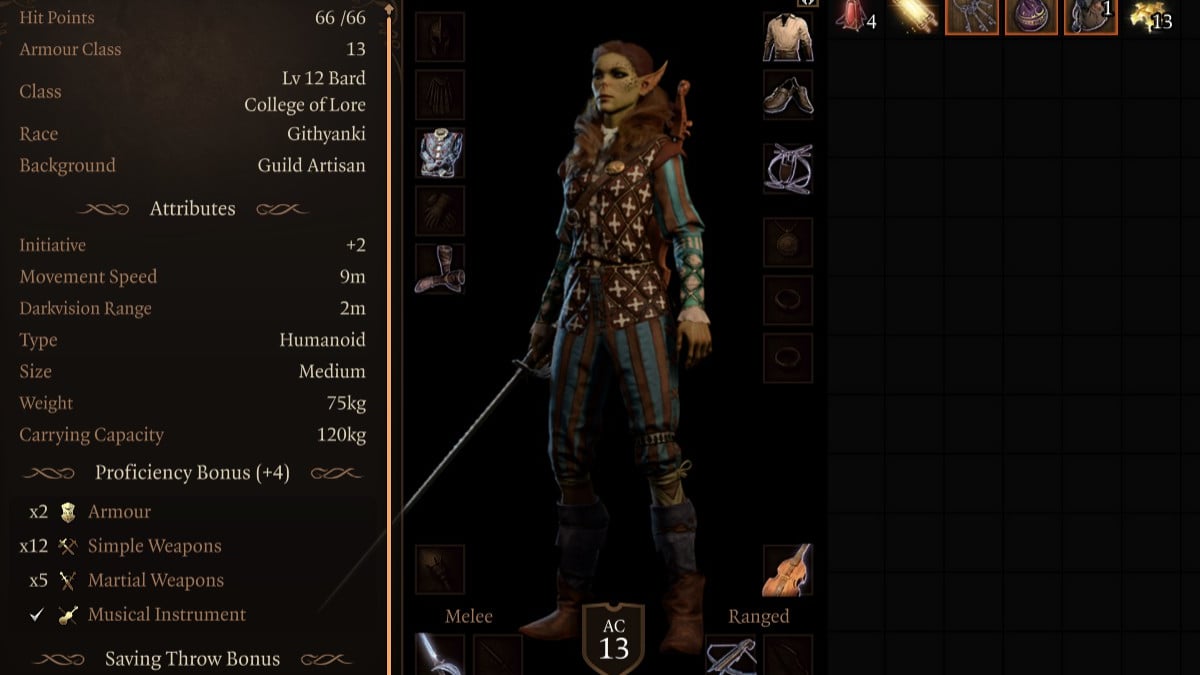Viewport: 1200px width, 675px height.
Task: Click the empty helmet slot
Action: tap(439, 37)
